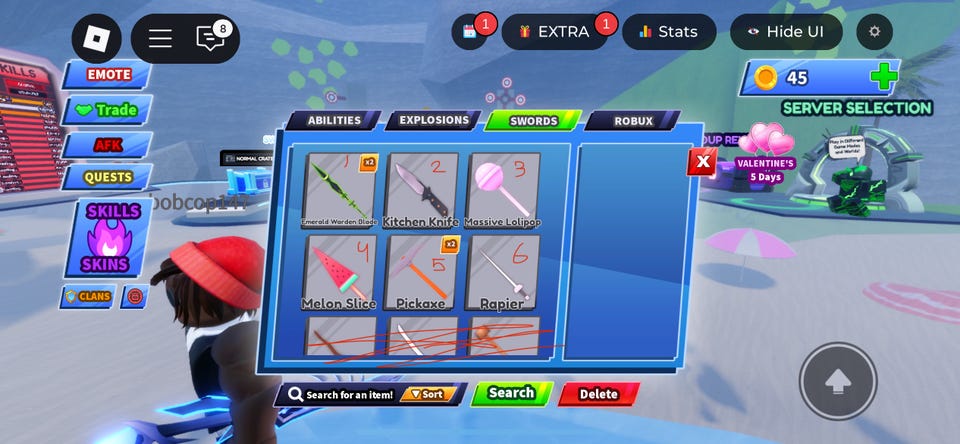Switch to the Abilities tab
The image size is (960, 444).
click(x=334, y=121)
